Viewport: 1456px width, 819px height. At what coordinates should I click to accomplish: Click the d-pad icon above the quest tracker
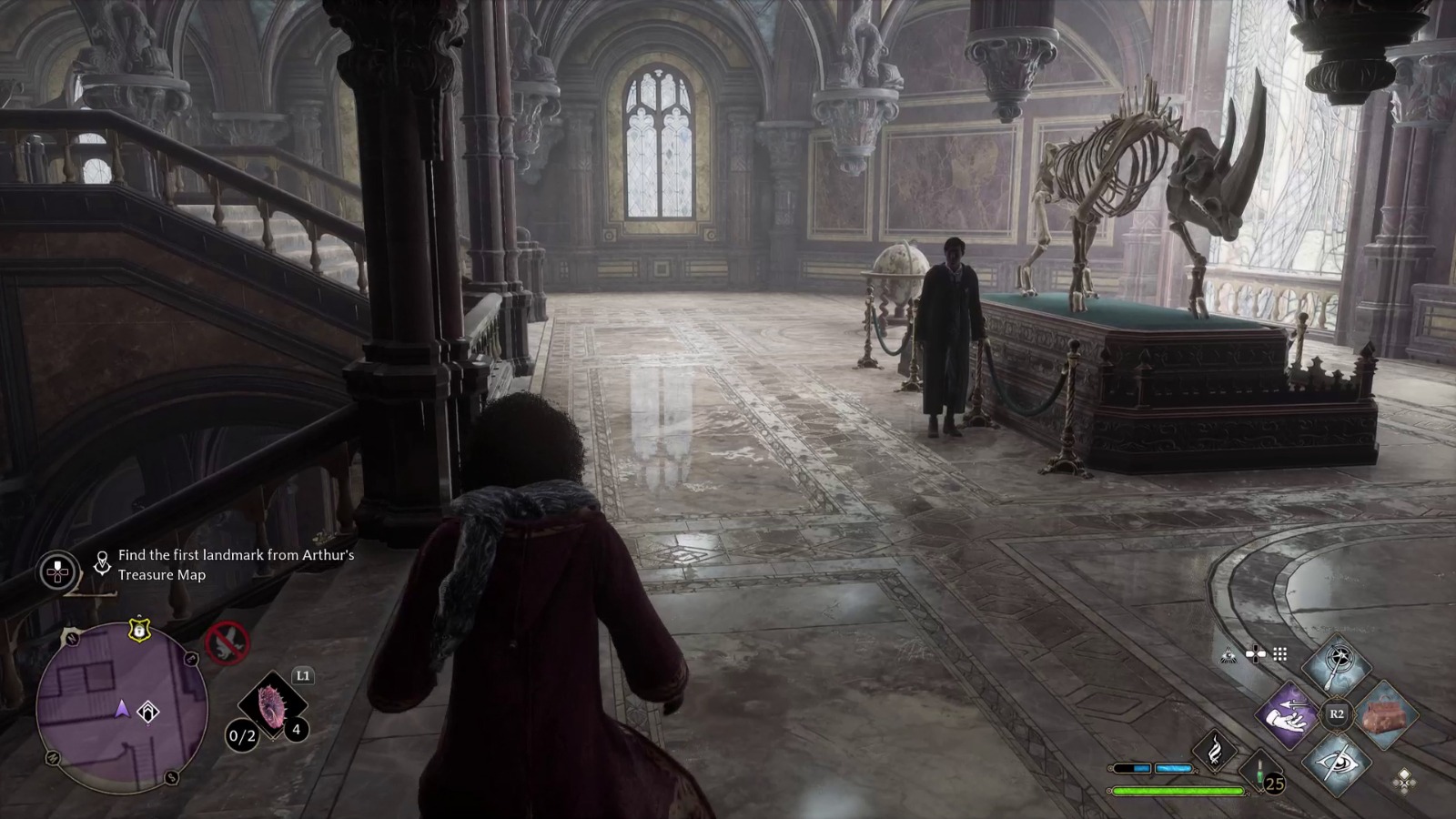click(x=56, y=571)
